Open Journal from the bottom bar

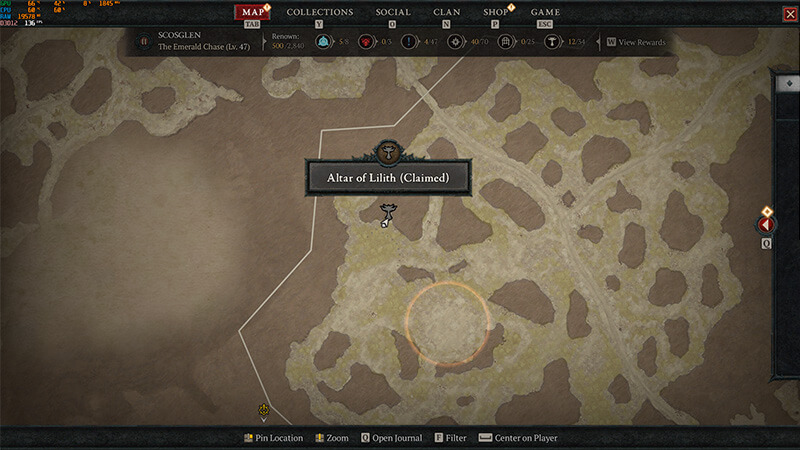[392, 438]
